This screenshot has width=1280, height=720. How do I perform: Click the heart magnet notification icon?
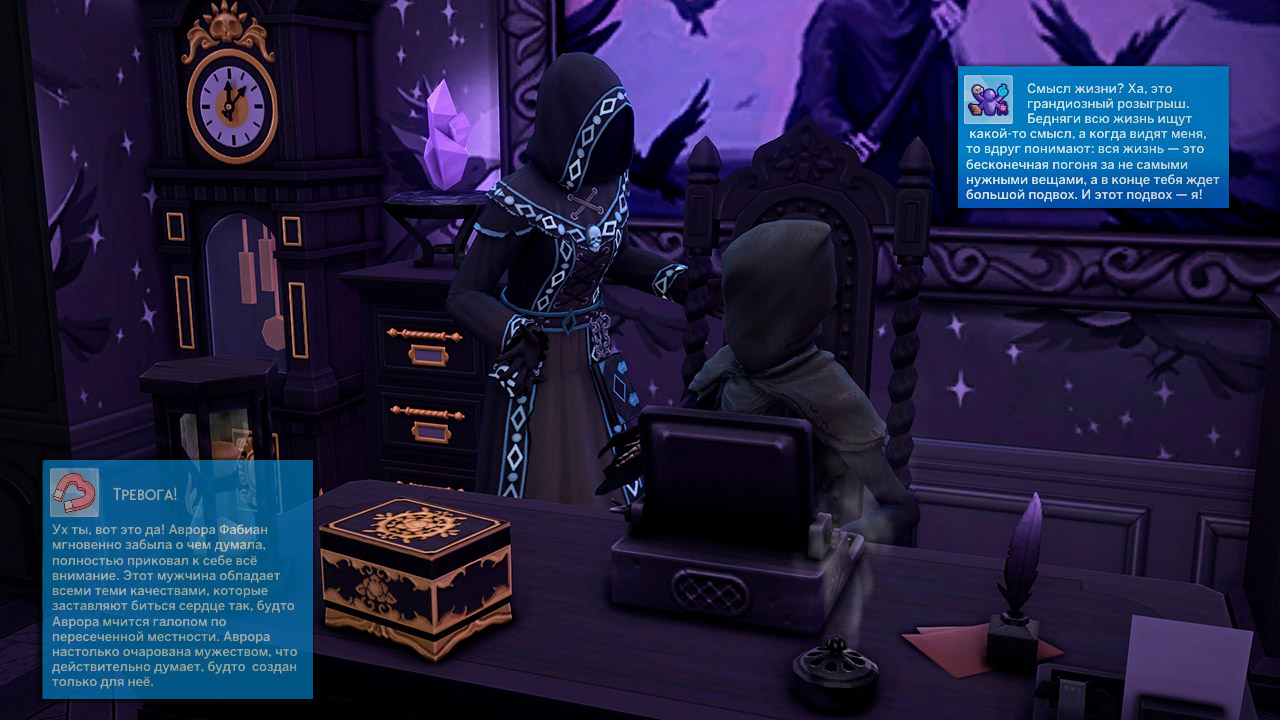(x=74, y=493)
